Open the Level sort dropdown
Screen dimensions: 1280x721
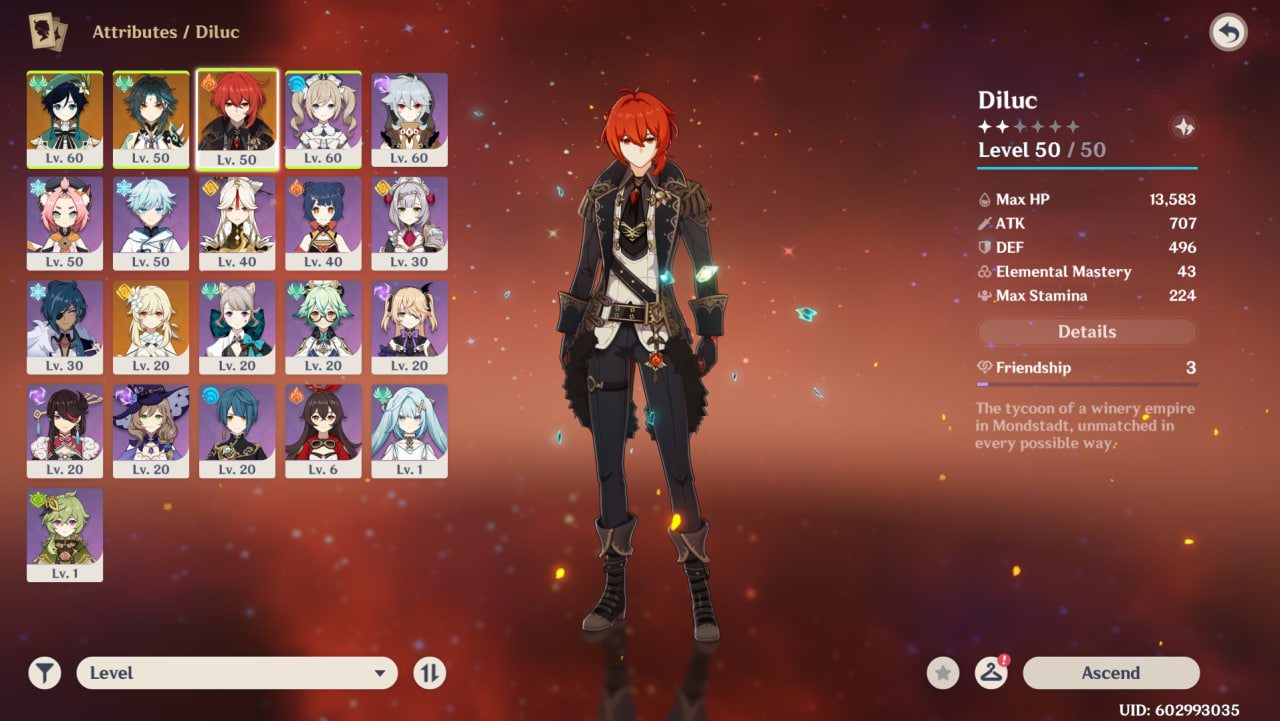pyautogui.click(x=237, y=673)
